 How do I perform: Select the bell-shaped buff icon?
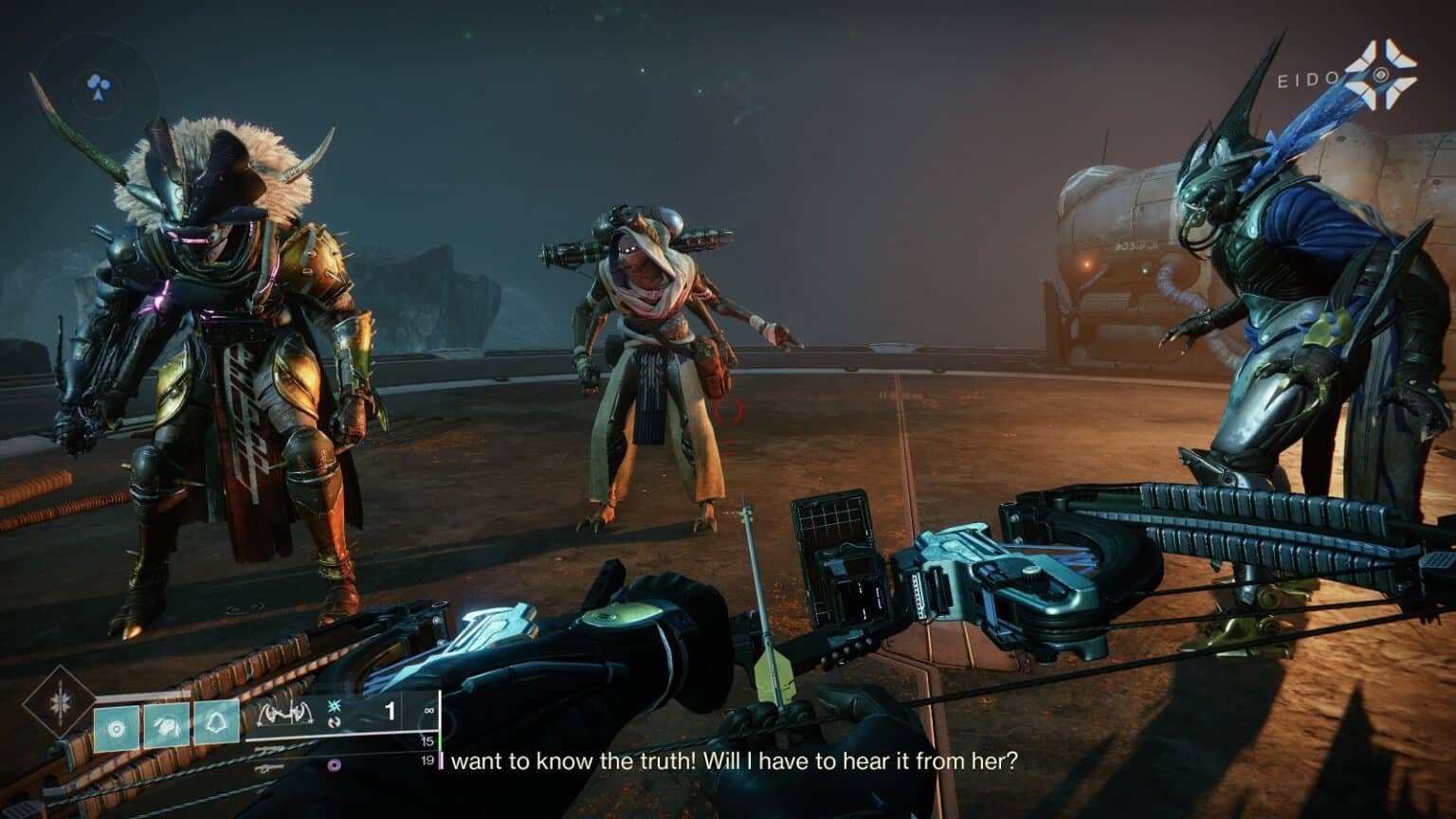(x=215, y=723)
